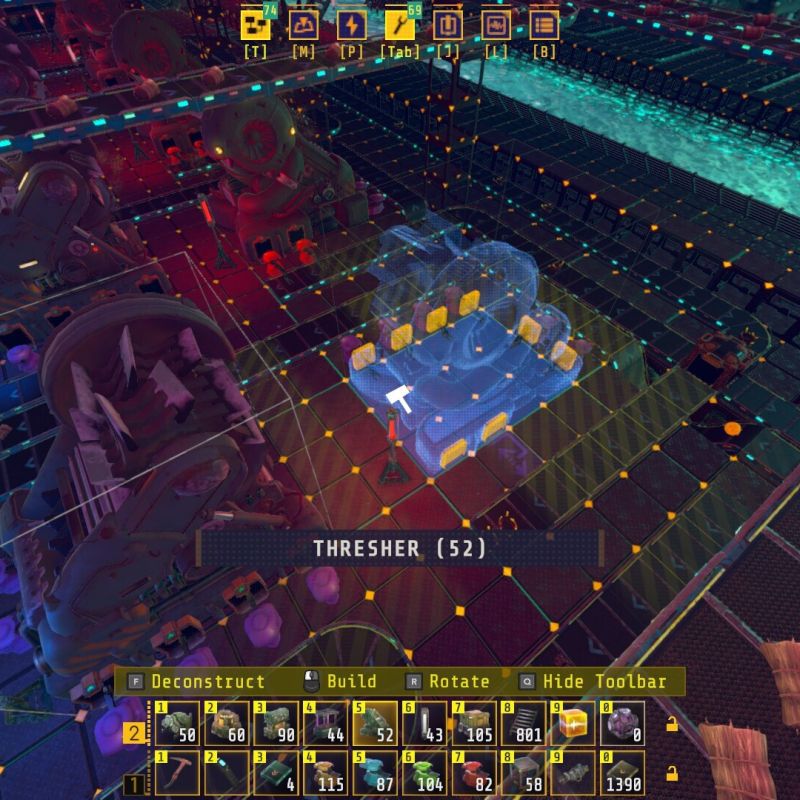Toggle the lock on toolbar row 2
This screenshot has width=800, height=800.
672,724
